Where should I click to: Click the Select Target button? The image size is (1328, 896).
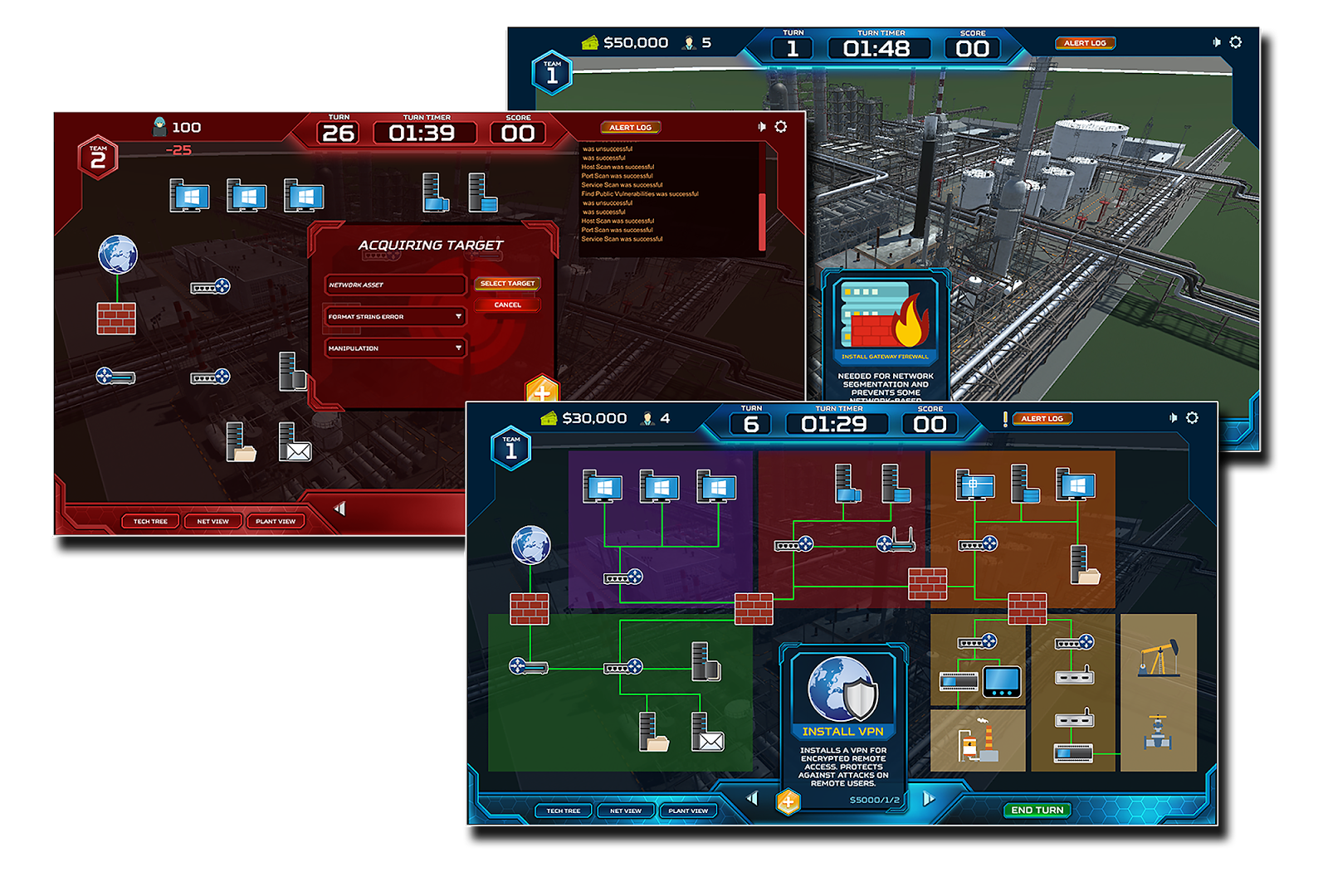pos(507,284)
